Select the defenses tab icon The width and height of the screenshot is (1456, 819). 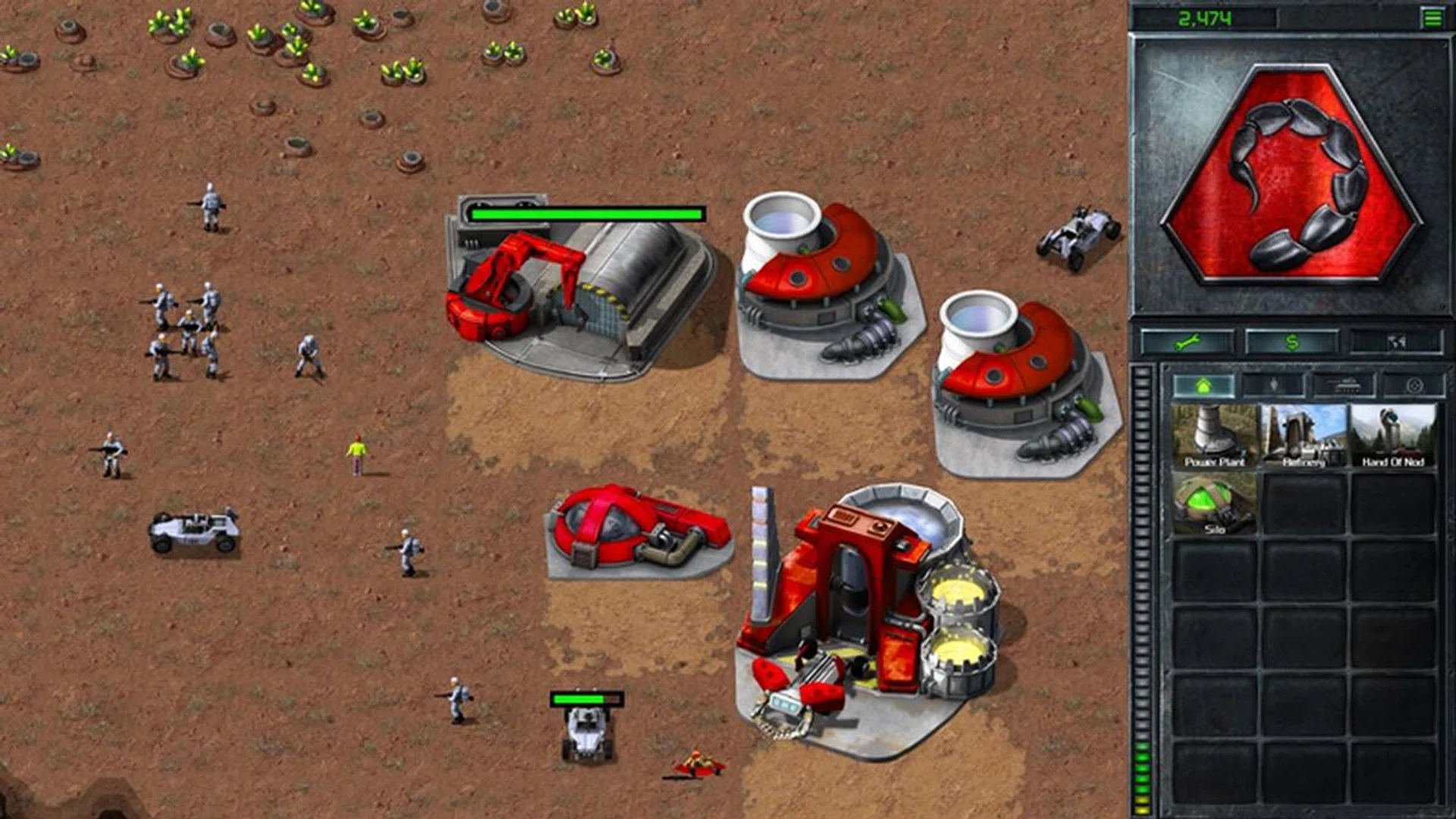pos(1417,385)
